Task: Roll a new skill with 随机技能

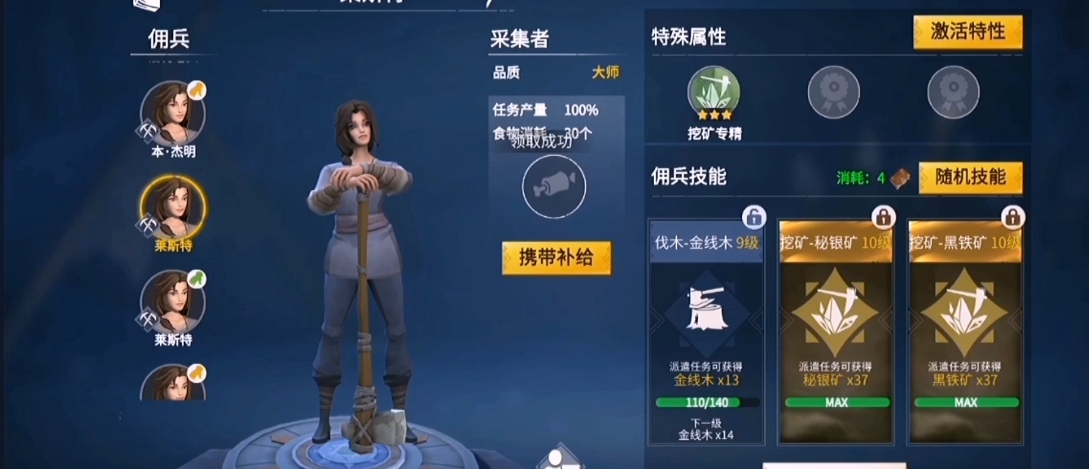Action: click(x=970, y=177)
